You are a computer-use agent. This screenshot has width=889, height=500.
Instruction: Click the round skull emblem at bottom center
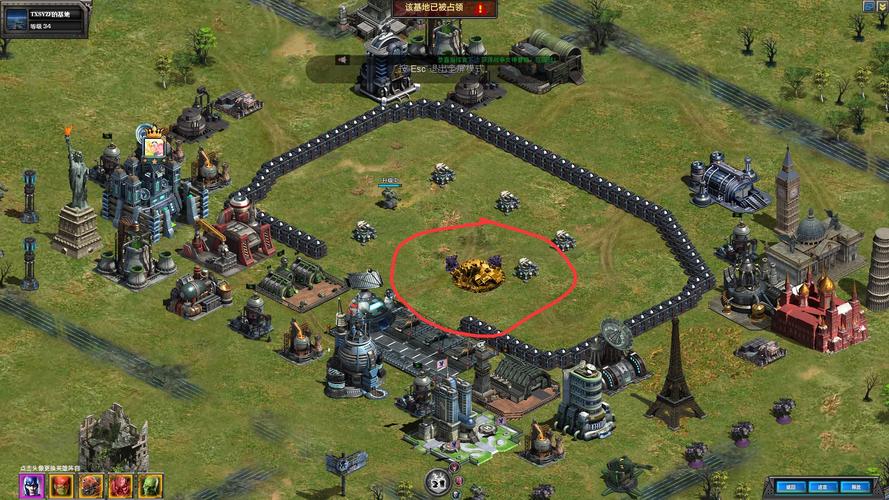pyautogui.click(x=437, y=482)
